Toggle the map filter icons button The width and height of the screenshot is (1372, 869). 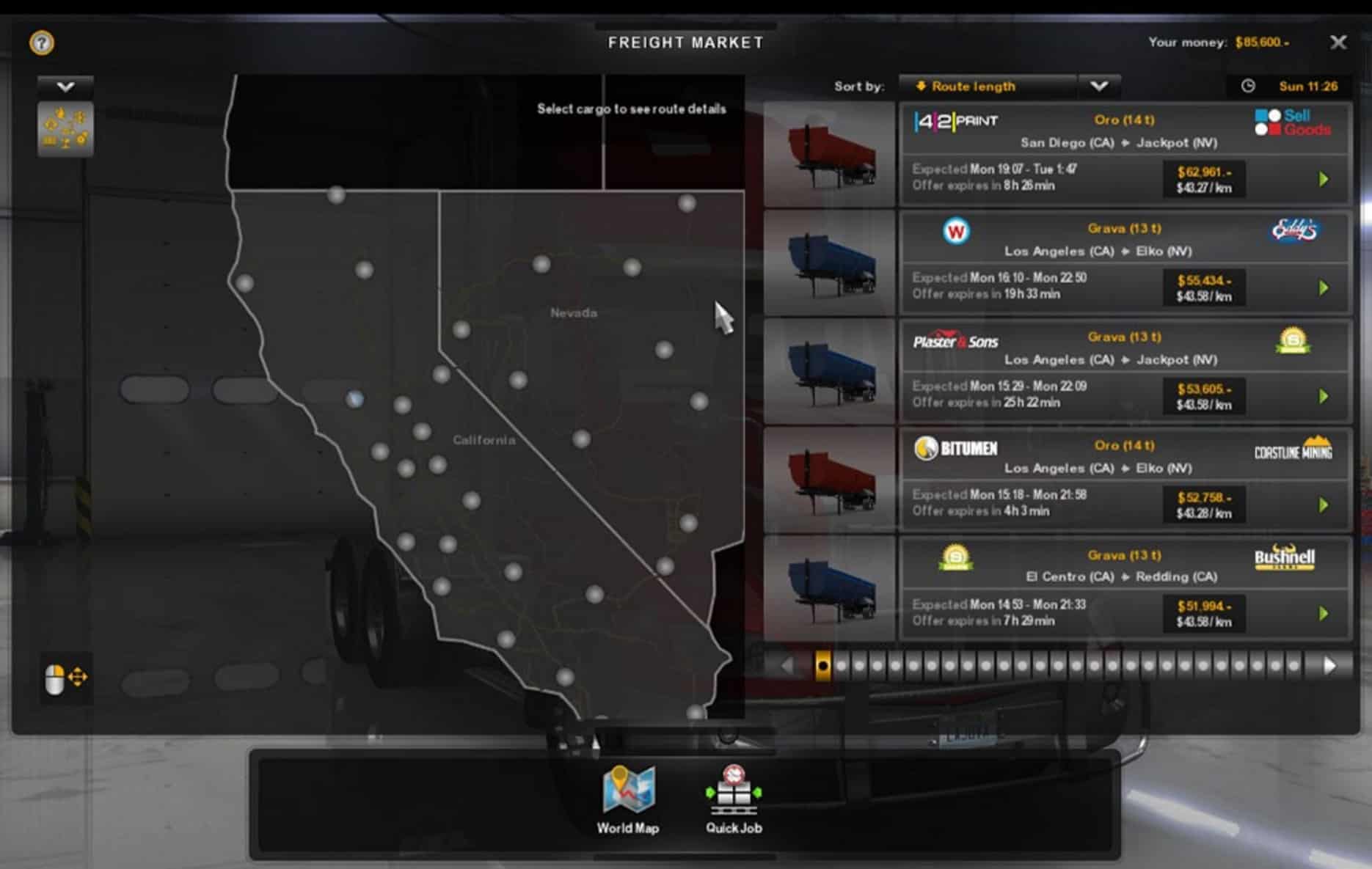[65, 129]
